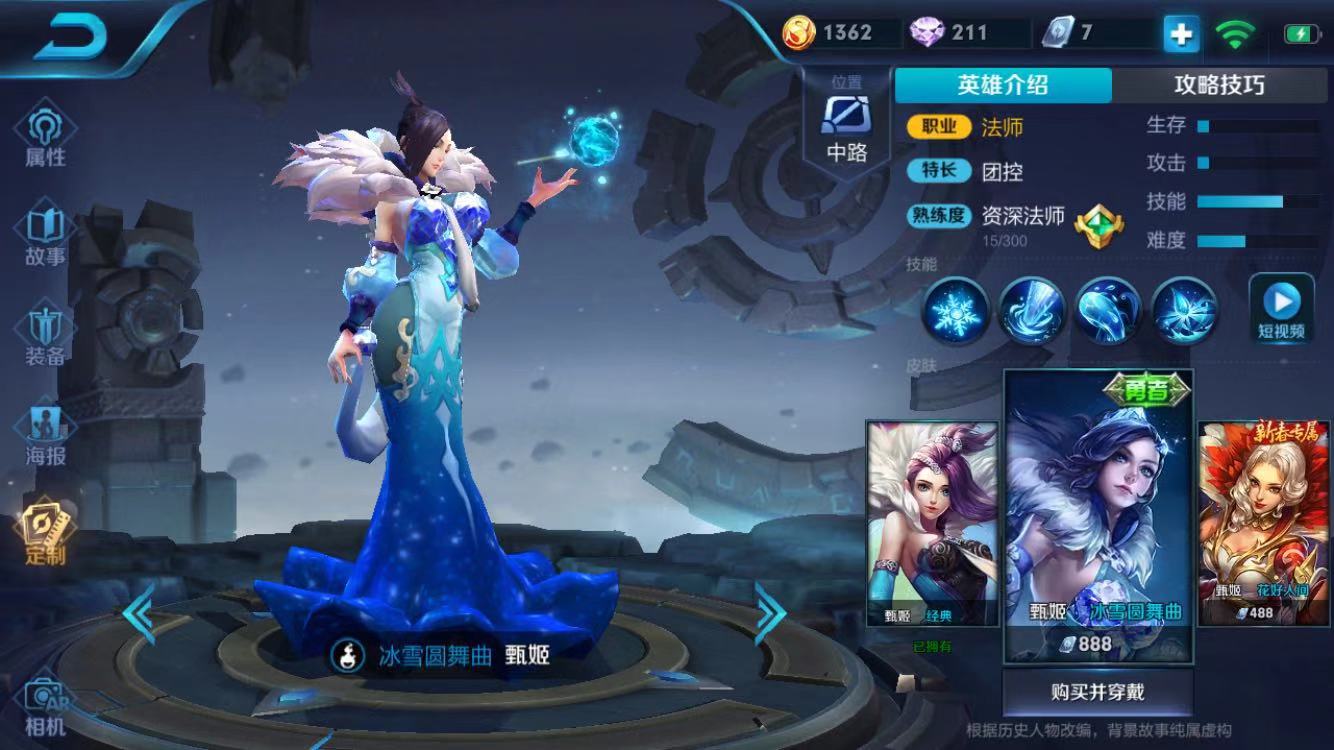Open the 属性 (attributes) panel
This screenshot has width=1334, height=750.
tap(44, 134)
